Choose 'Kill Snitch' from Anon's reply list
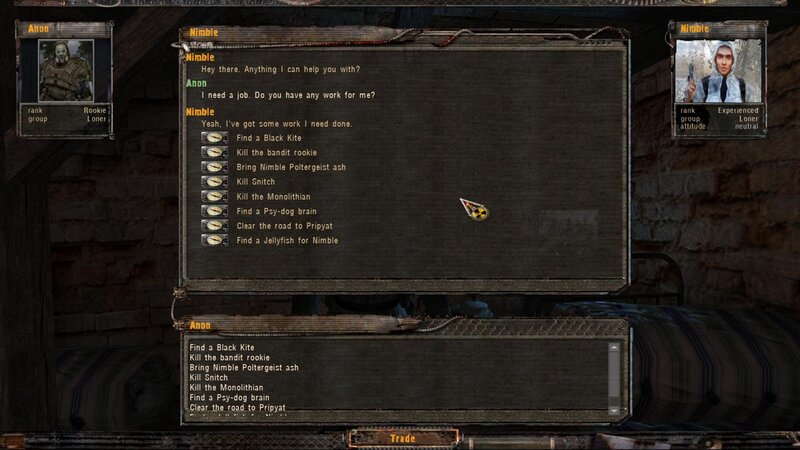This screenshot has width=800, height=450. (x=209, y=378)
